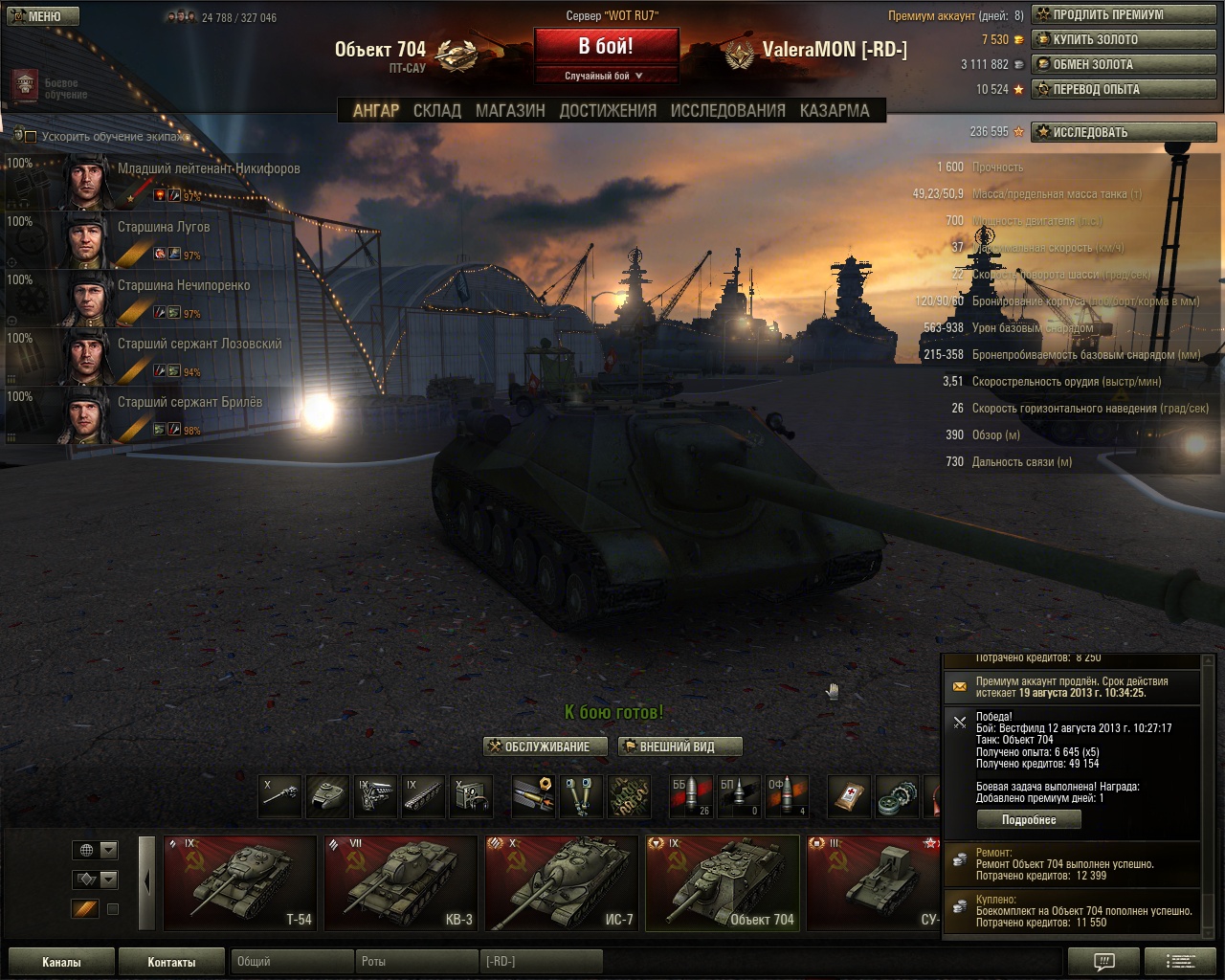The width and height of the screenshot is (1225, 980).
Task: Show the ИССЛЕДОВАНИЯ tab
Action: click(727, 111)
